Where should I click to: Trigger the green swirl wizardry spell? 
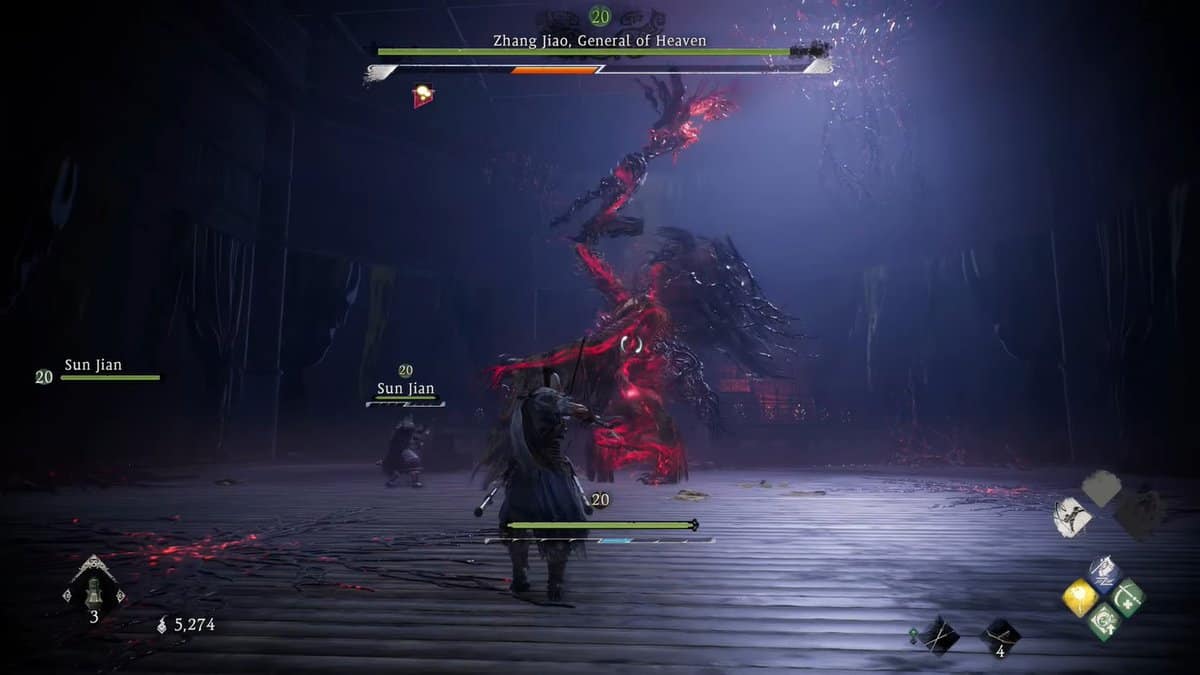click(1104, 622)
